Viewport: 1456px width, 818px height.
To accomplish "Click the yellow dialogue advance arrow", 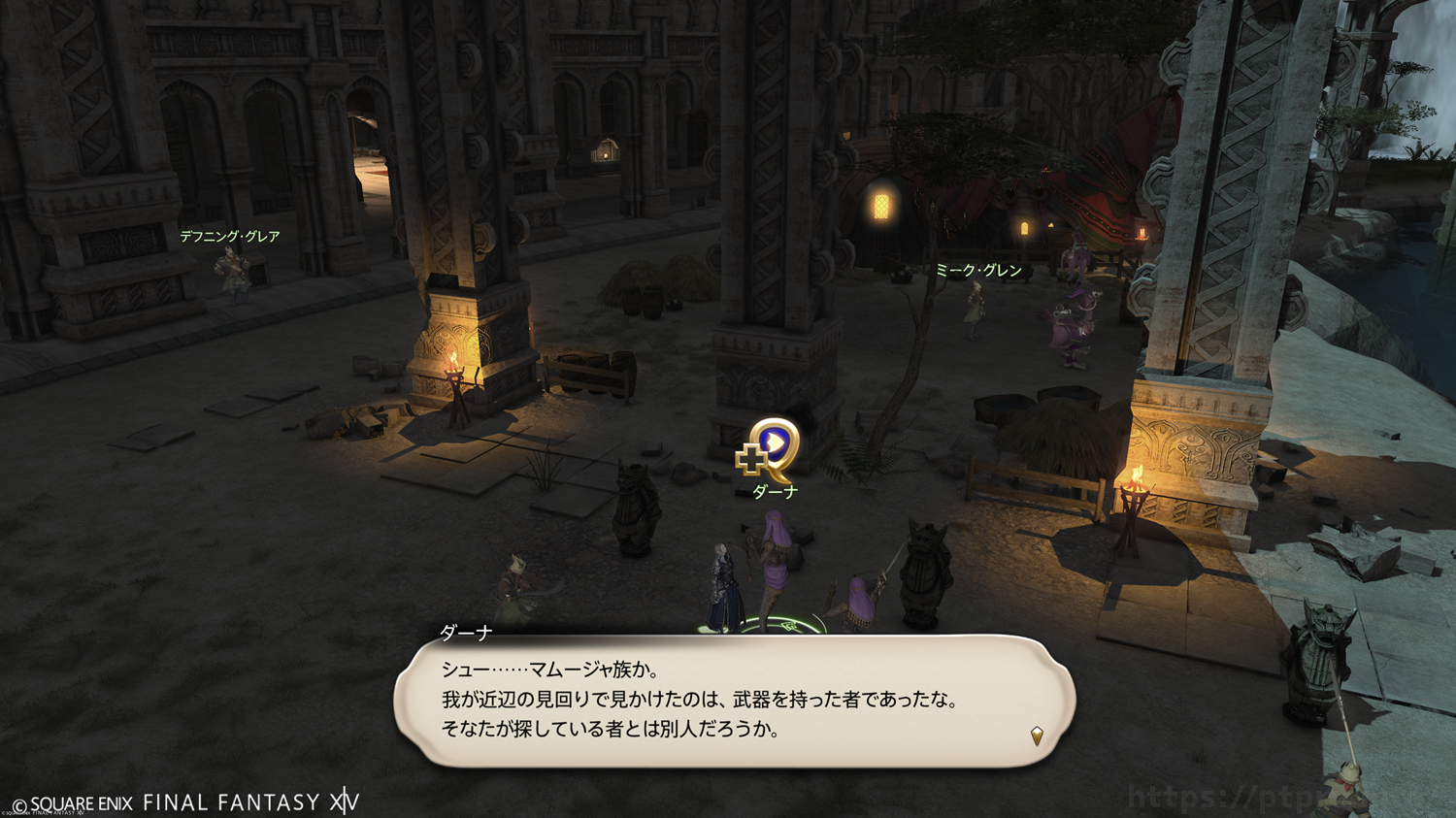I will 1037,736.
